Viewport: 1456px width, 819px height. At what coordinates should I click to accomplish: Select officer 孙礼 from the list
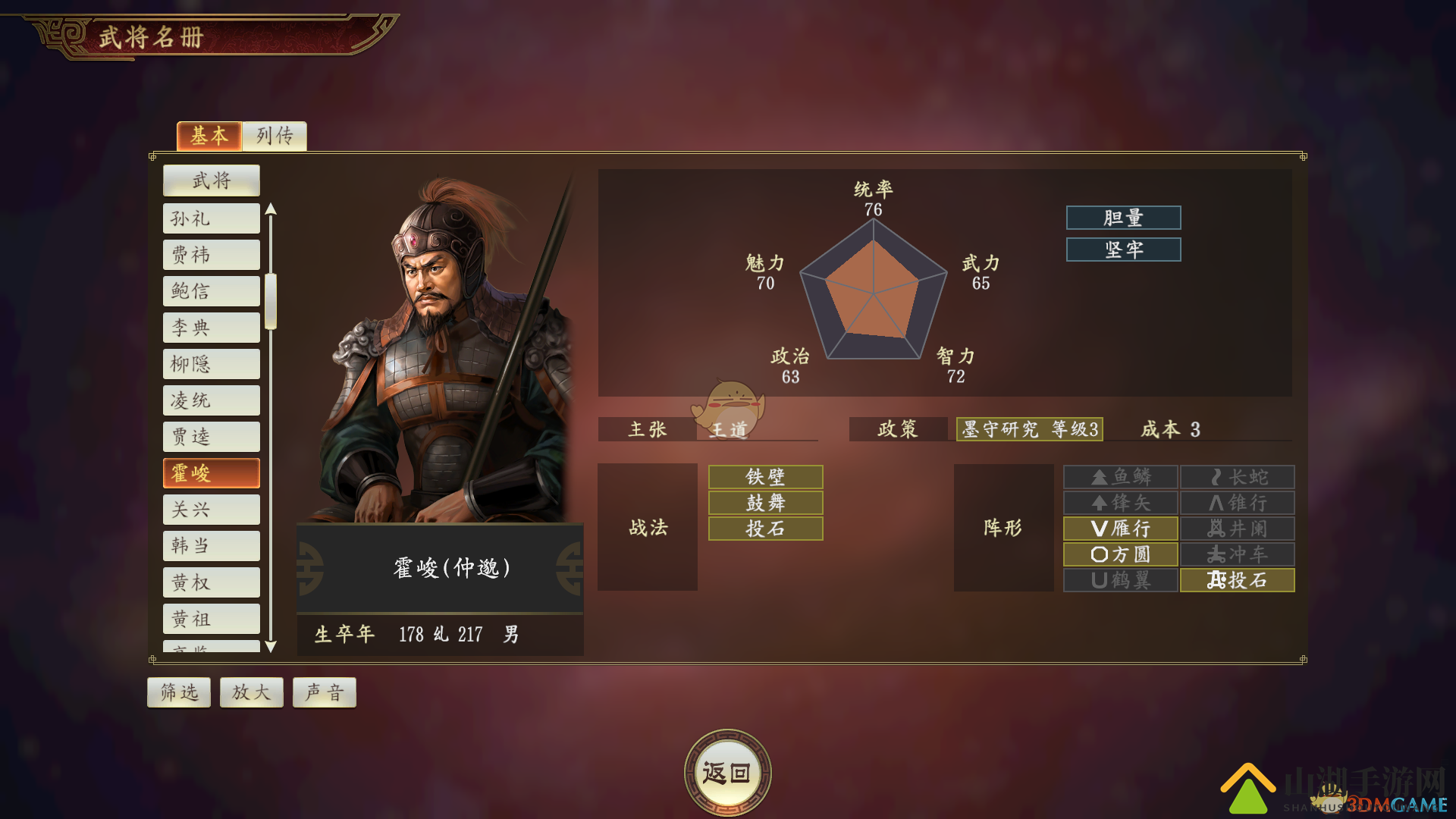point(211,218)
